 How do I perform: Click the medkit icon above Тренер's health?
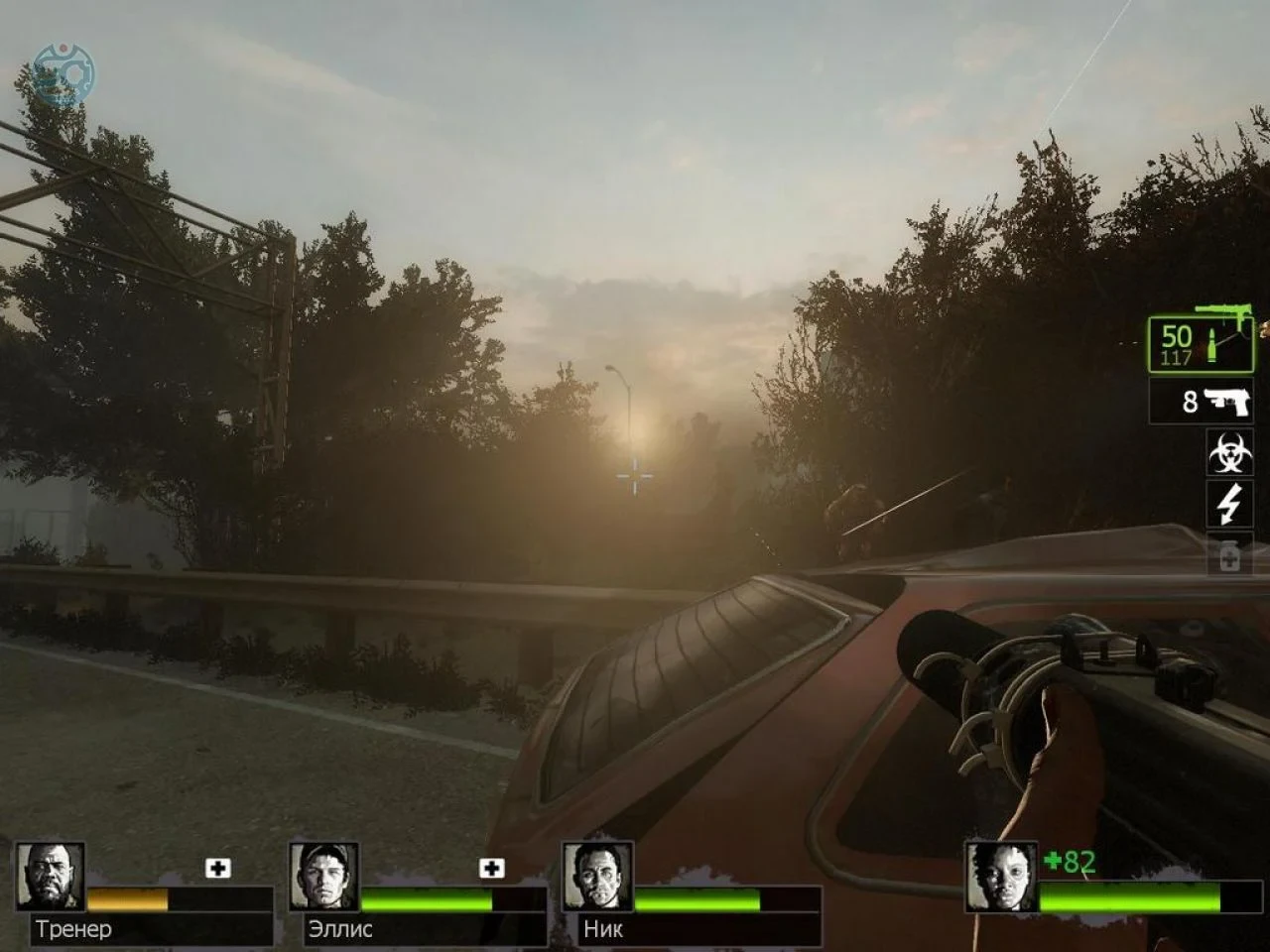pos(218,868)
